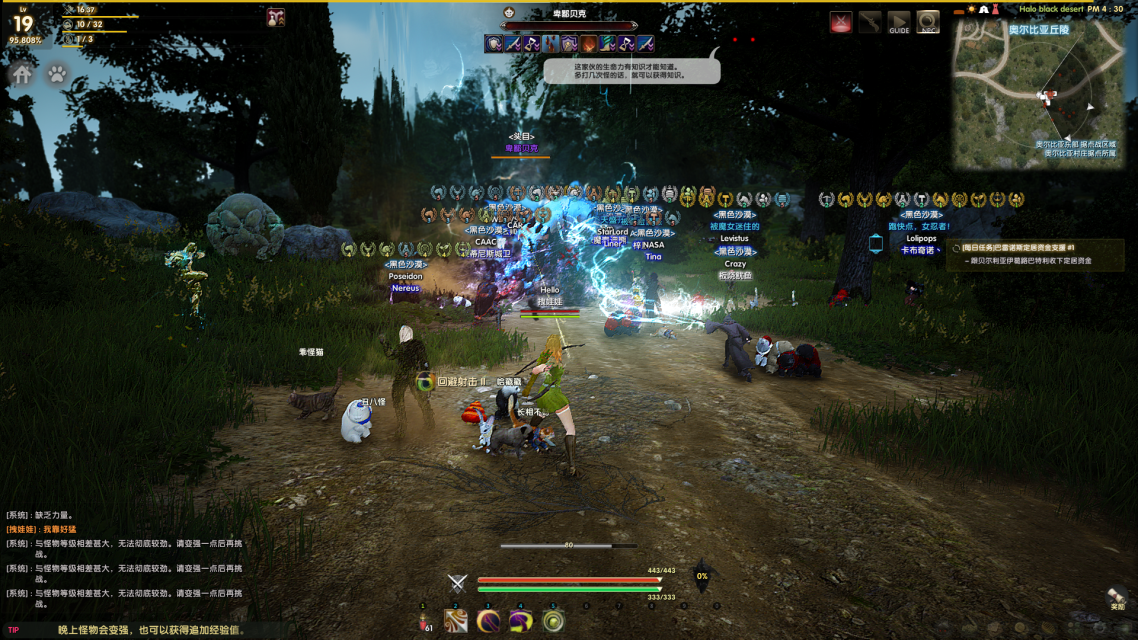Click the flintlock pistol icon button
1138x640 pixels.
[870, 23]
